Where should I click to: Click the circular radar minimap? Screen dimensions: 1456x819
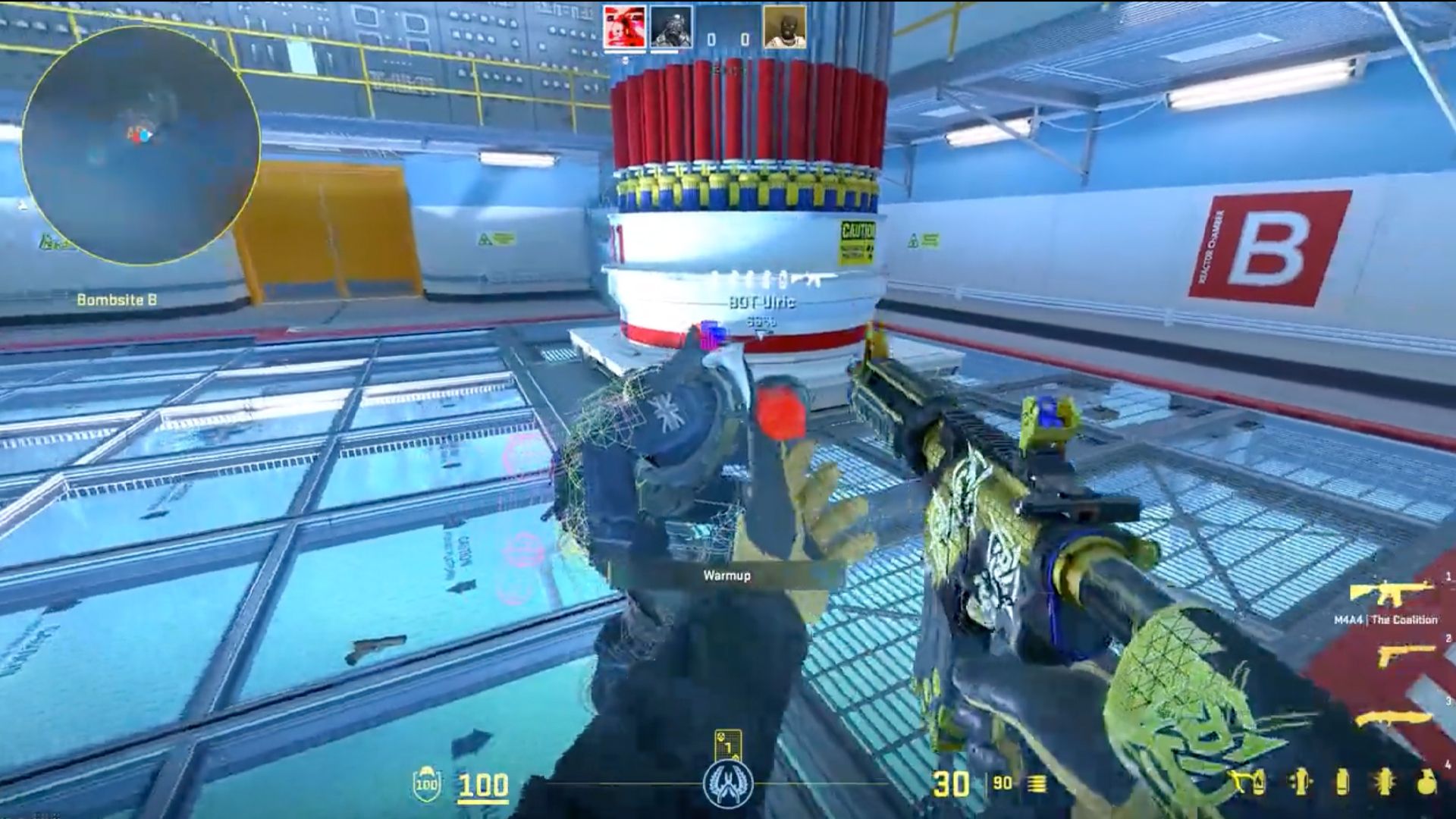pos(140,146)
